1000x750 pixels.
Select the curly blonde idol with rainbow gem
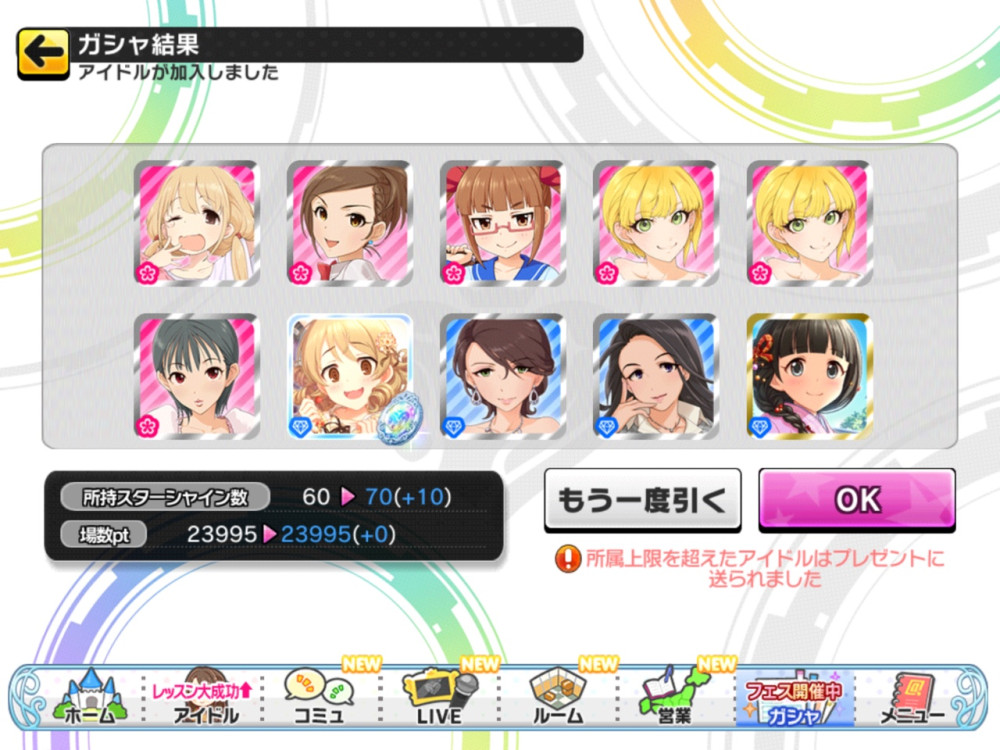[x=349, y=377]
